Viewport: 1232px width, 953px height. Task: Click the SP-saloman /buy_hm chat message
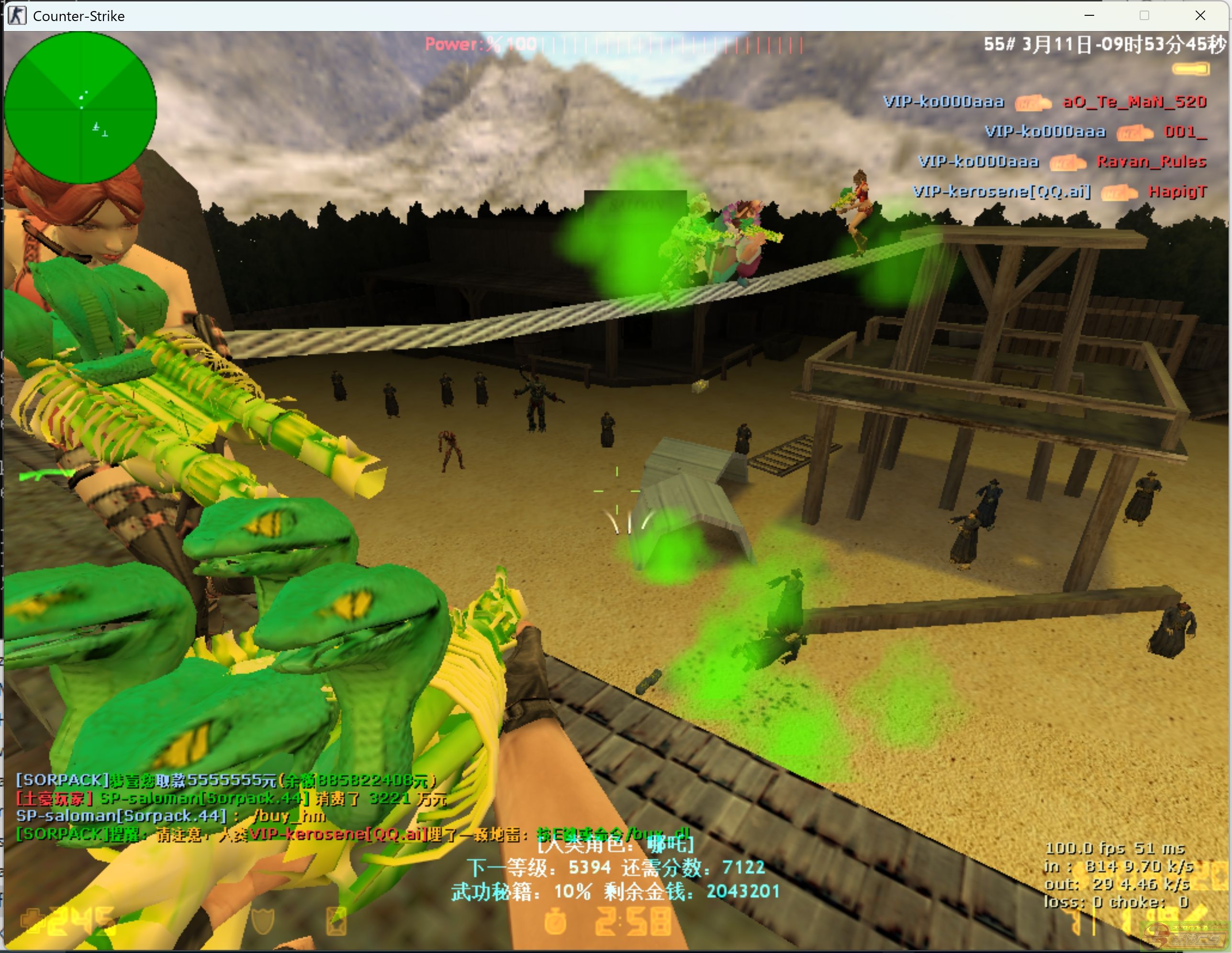click(170, 815)
